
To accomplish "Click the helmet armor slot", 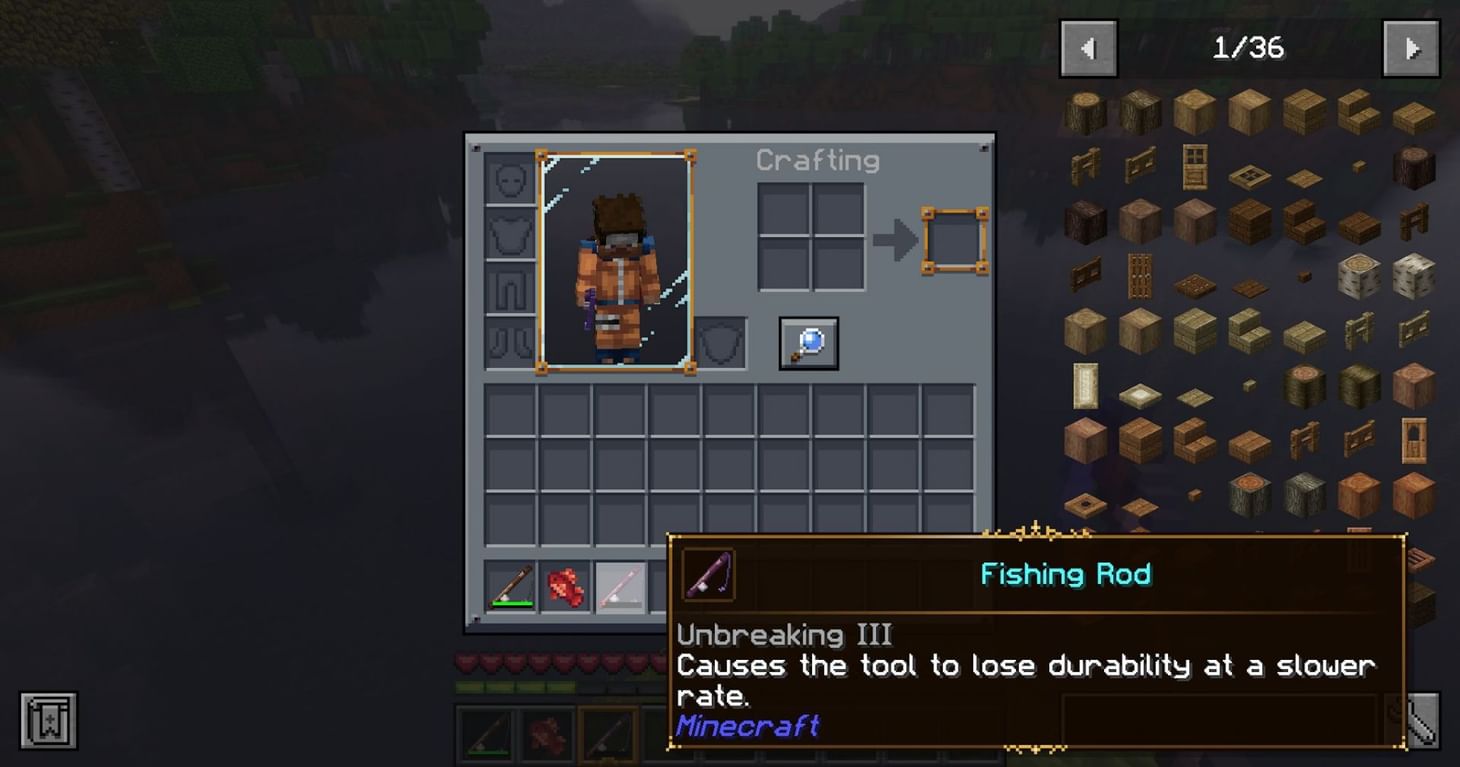I will (509, 180).
